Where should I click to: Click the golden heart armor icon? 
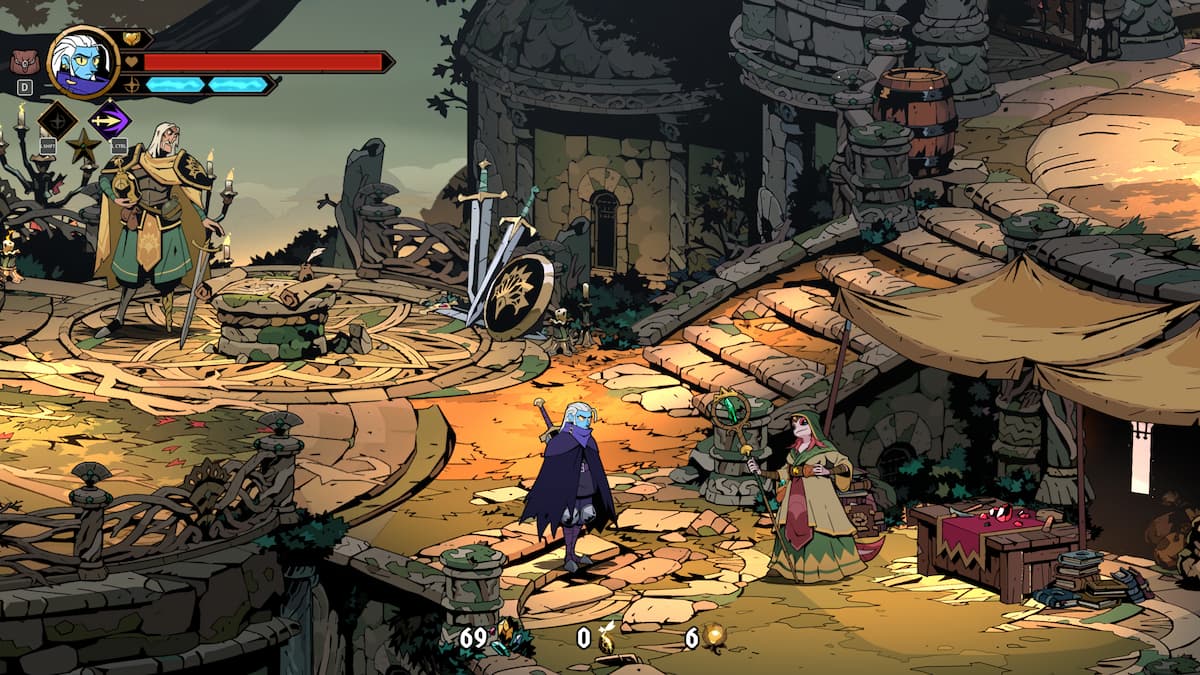coord(132,39)
